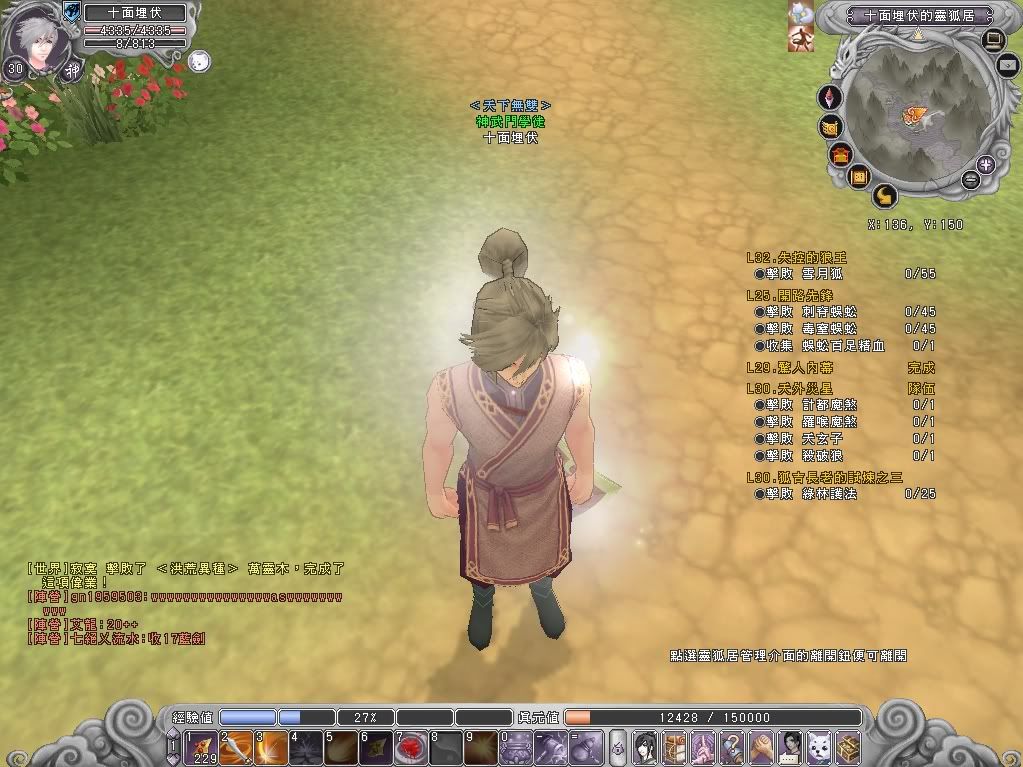The width and height of the screenshot is (1023, 767).
Task: Open the handshake social menu icon
Action: point(761,747)
